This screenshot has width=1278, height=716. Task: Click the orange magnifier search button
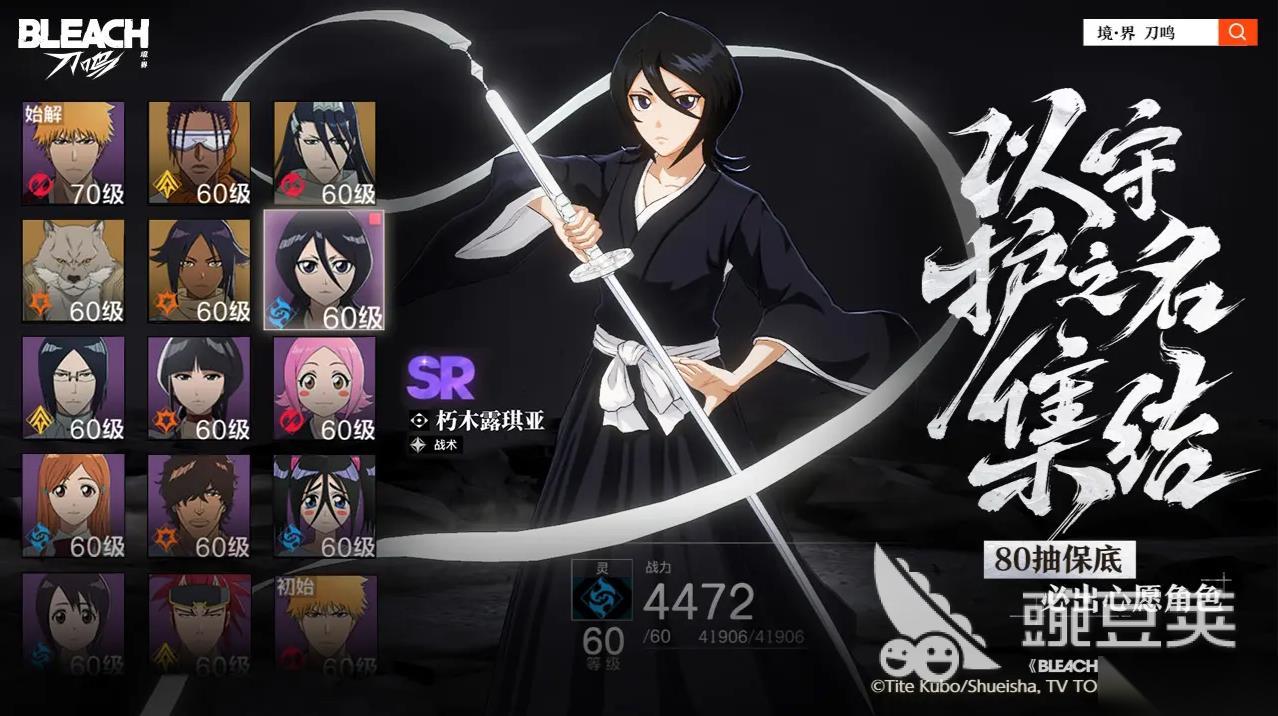(x=1237, y=33)
